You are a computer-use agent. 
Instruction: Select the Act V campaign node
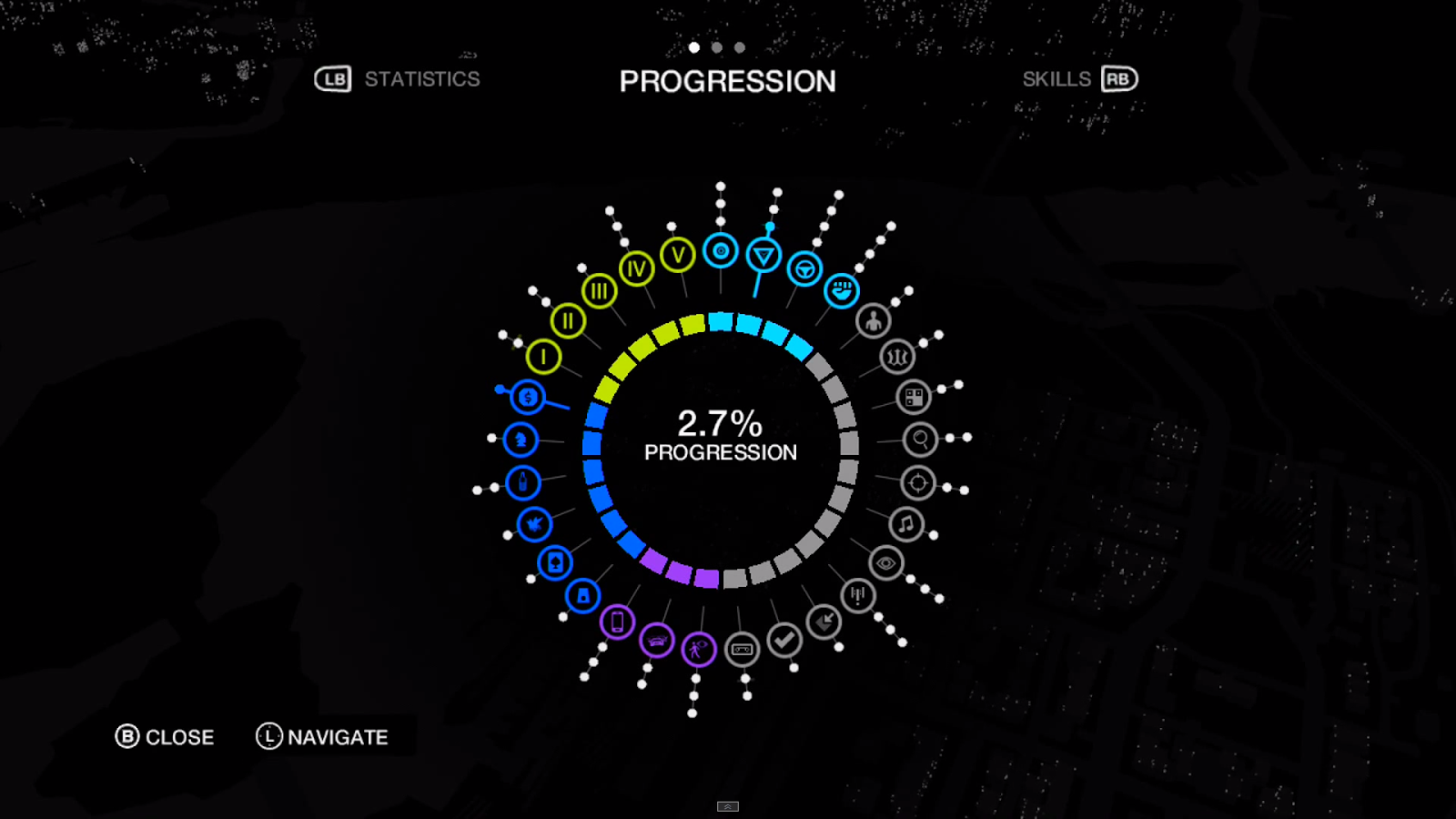pyautogui.click(x=678, y=256)
